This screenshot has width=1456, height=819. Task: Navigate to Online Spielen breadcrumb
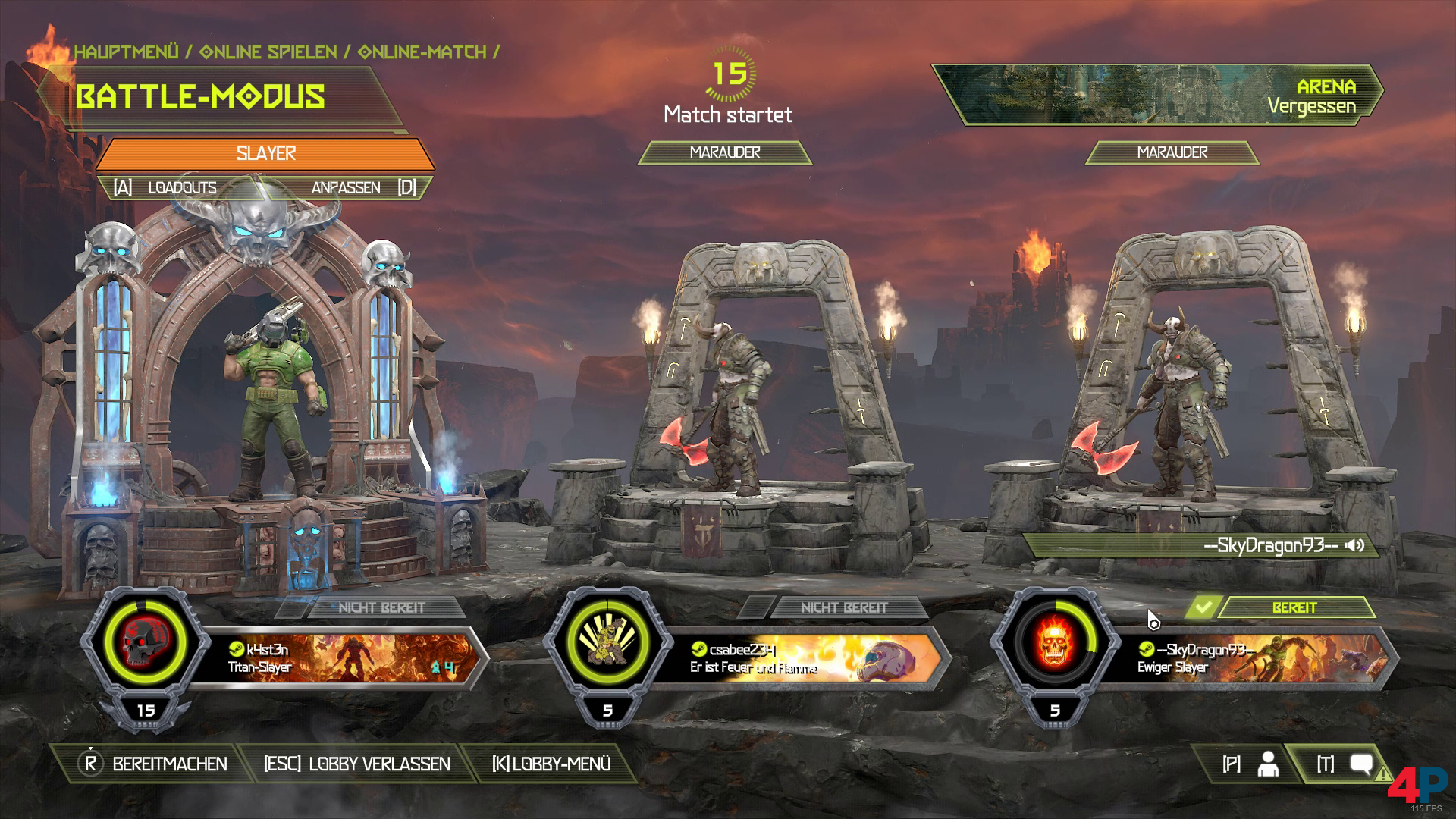[268, 52]
